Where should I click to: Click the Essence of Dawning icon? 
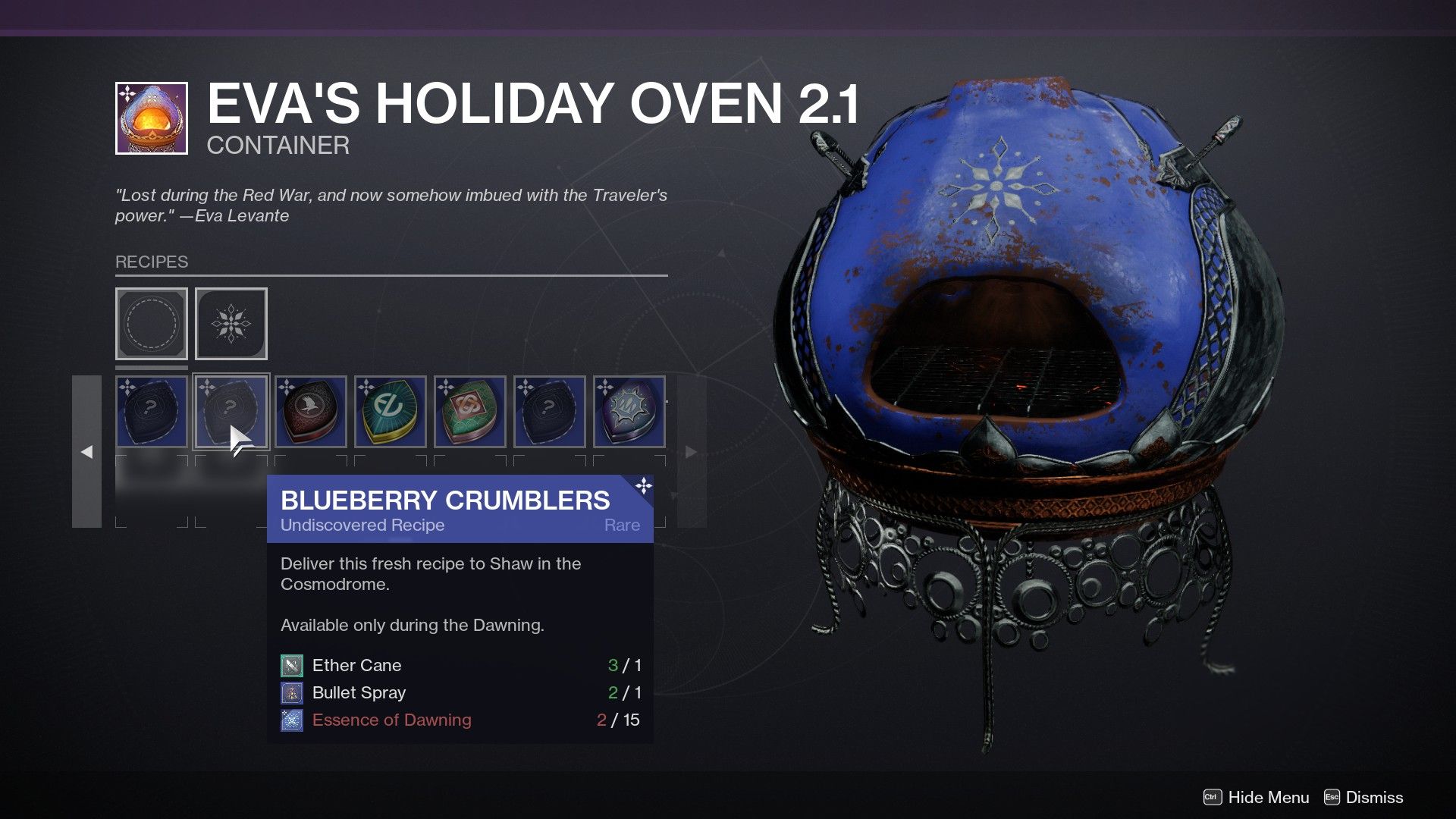coord(292,720)
